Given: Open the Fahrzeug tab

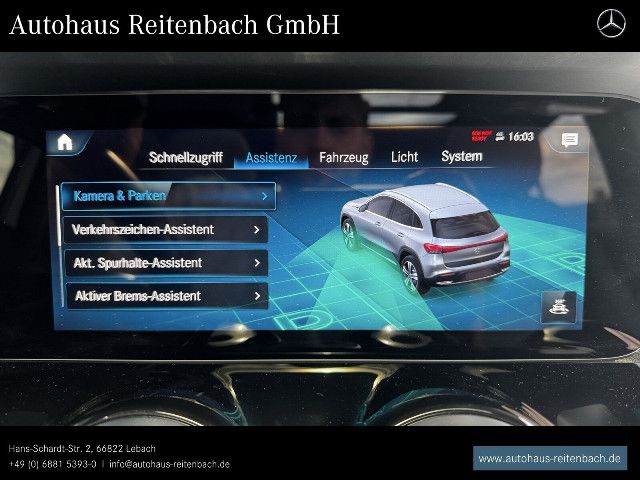Looking at the screenshot, I should coord(343,157).
